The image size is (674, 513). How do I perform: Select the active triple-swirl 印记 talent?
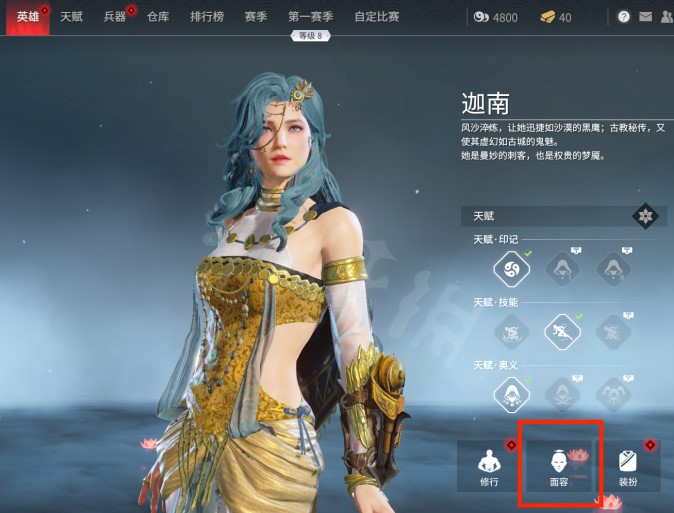(x=511, y=268)
